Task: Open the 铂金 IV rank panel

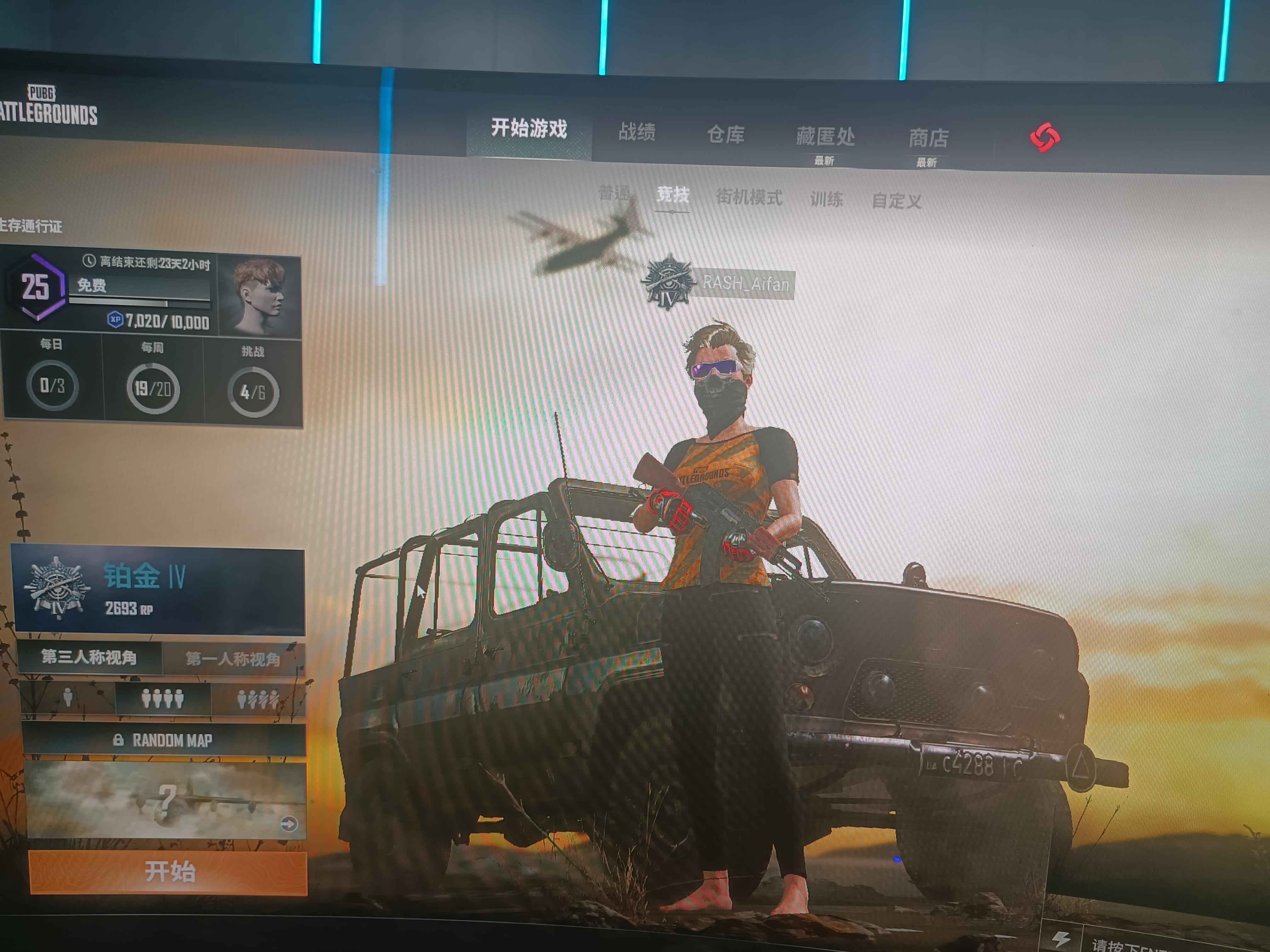Action: (158, 591)
